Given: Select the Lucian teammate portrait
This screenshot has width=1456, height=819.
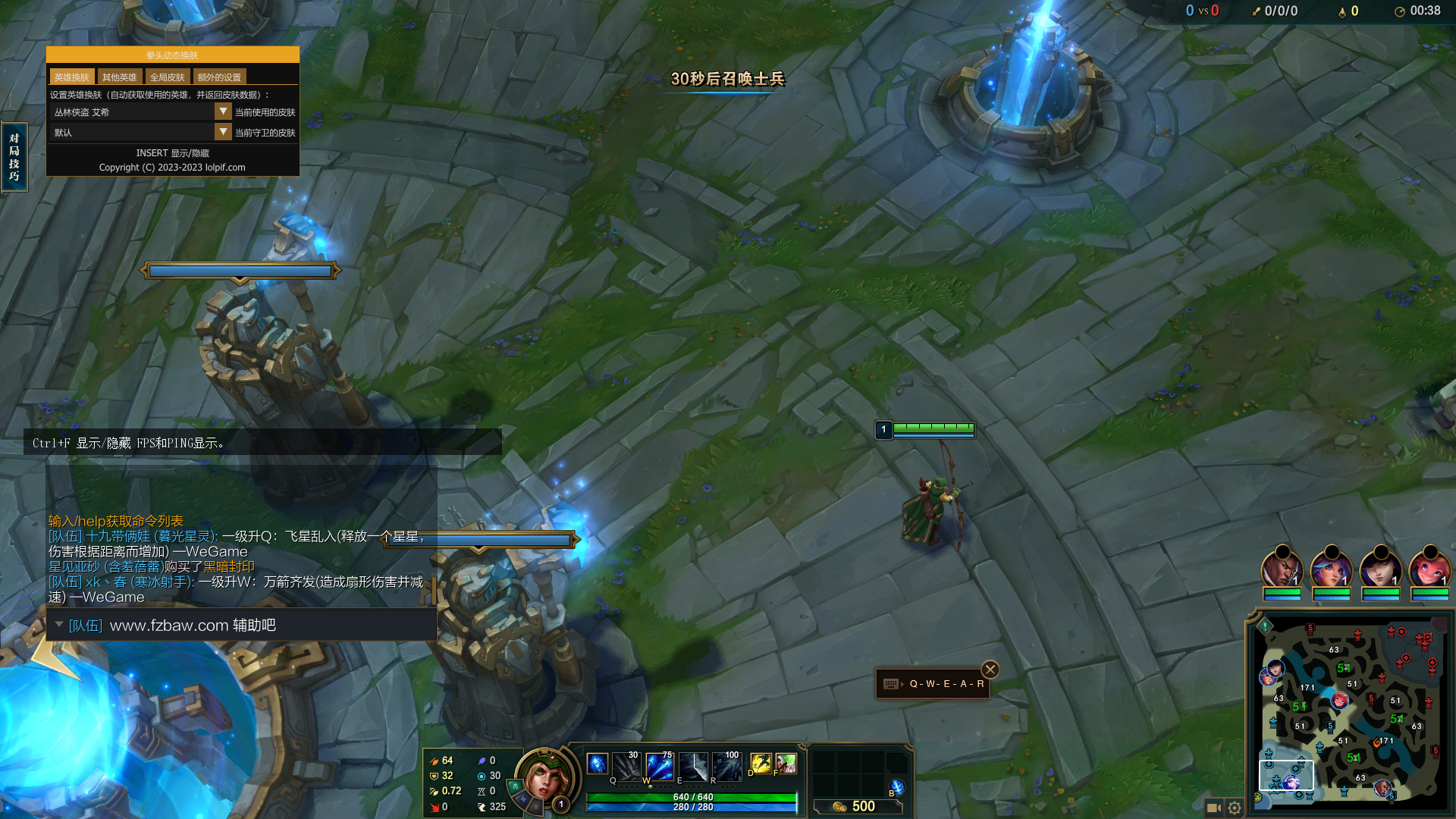Looking at the screenshot, I should click(x=1282, y=569).
